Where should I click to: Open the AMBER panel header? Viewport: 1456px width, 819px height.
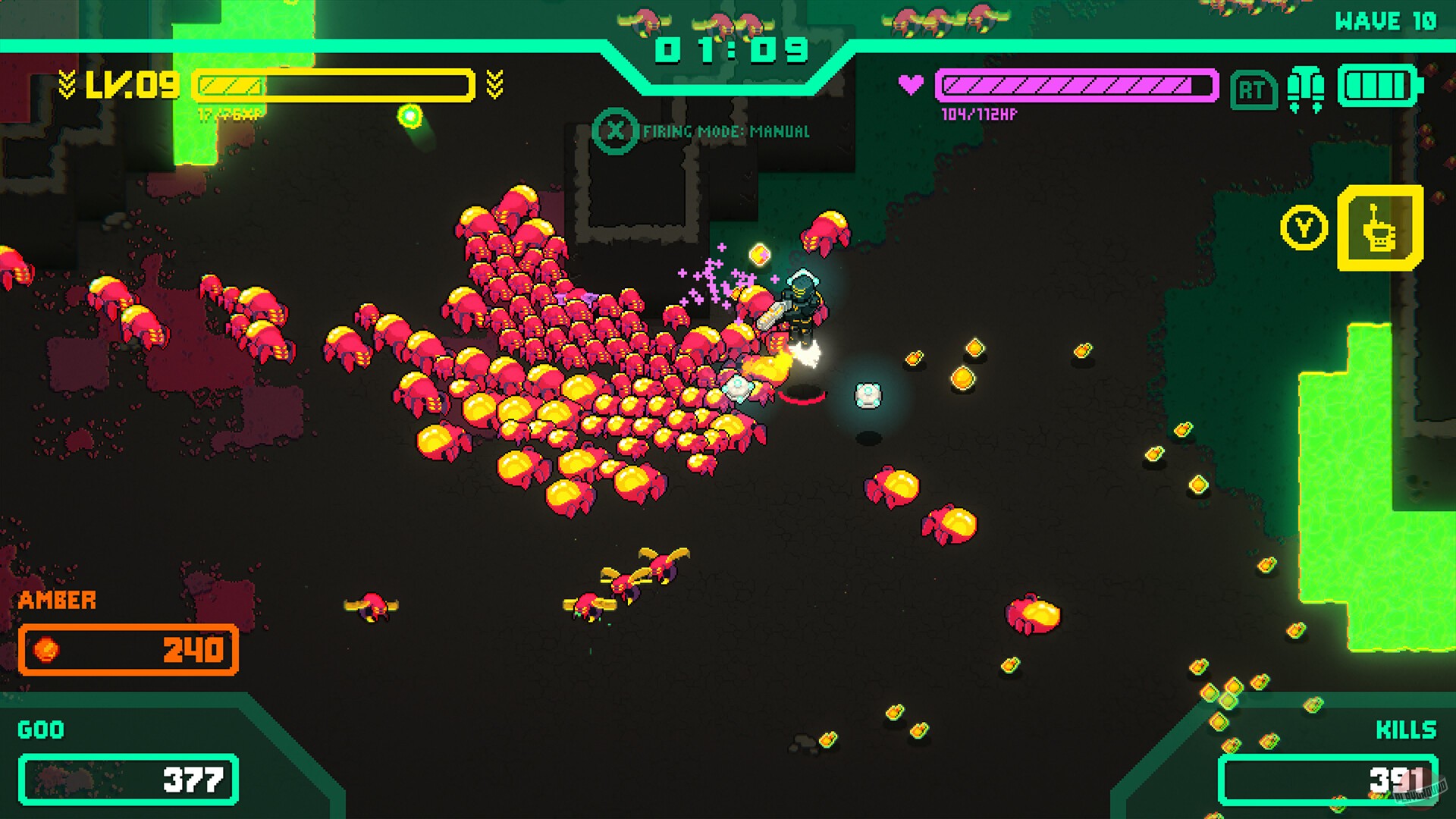57,601
